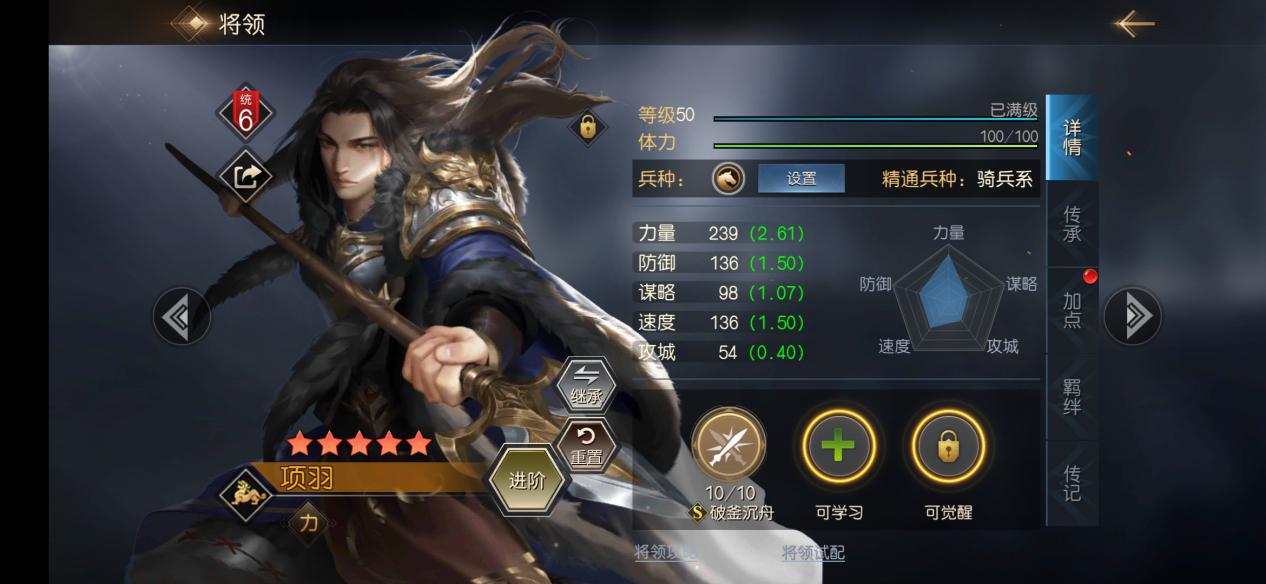The image size is (1266, 584).
Task: Select the 羁绊 bonds tab
Action: (1072, 396)
